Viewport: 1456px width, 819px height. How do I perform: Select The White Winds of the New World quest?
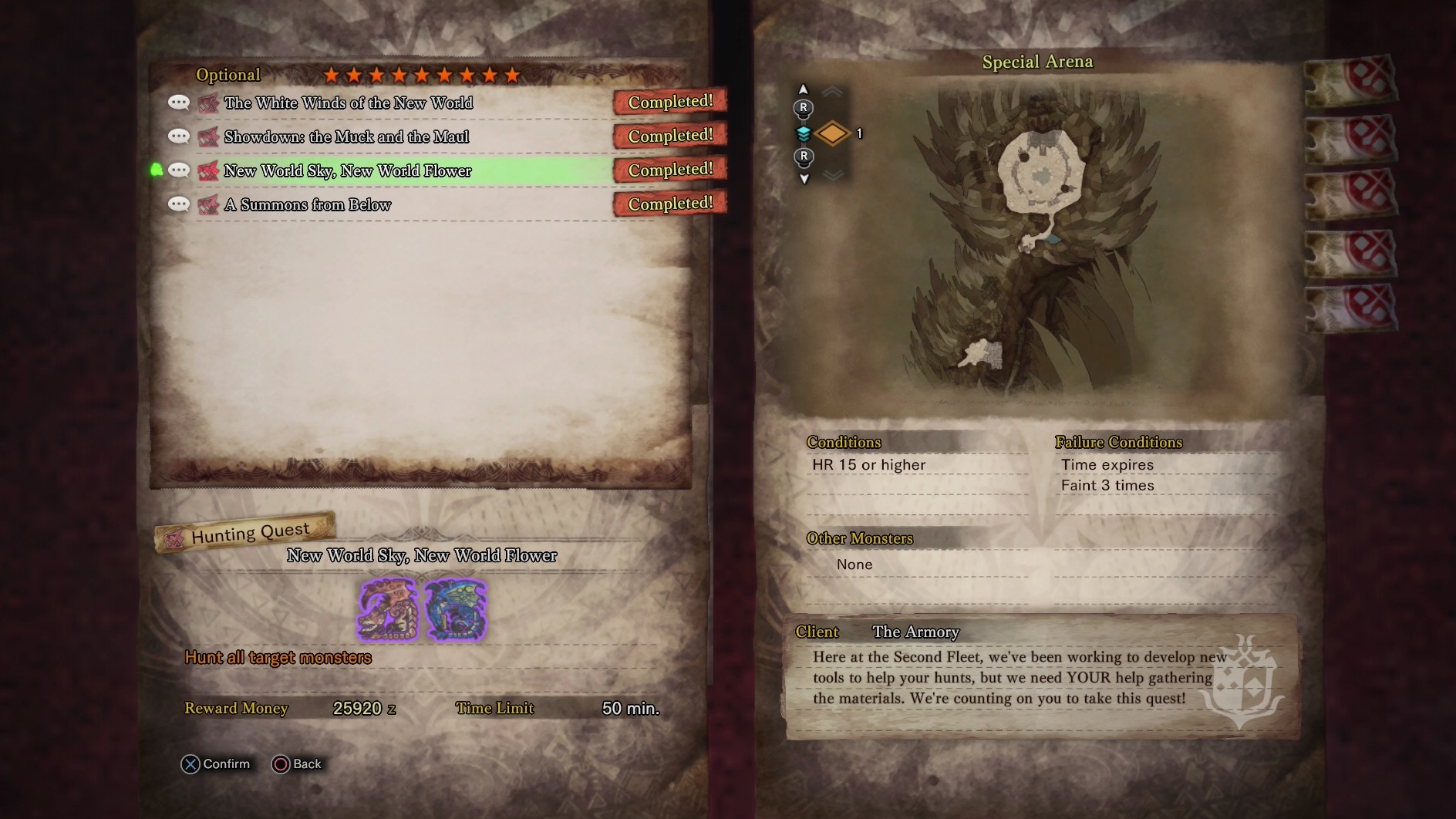click(x=349, y=103)
